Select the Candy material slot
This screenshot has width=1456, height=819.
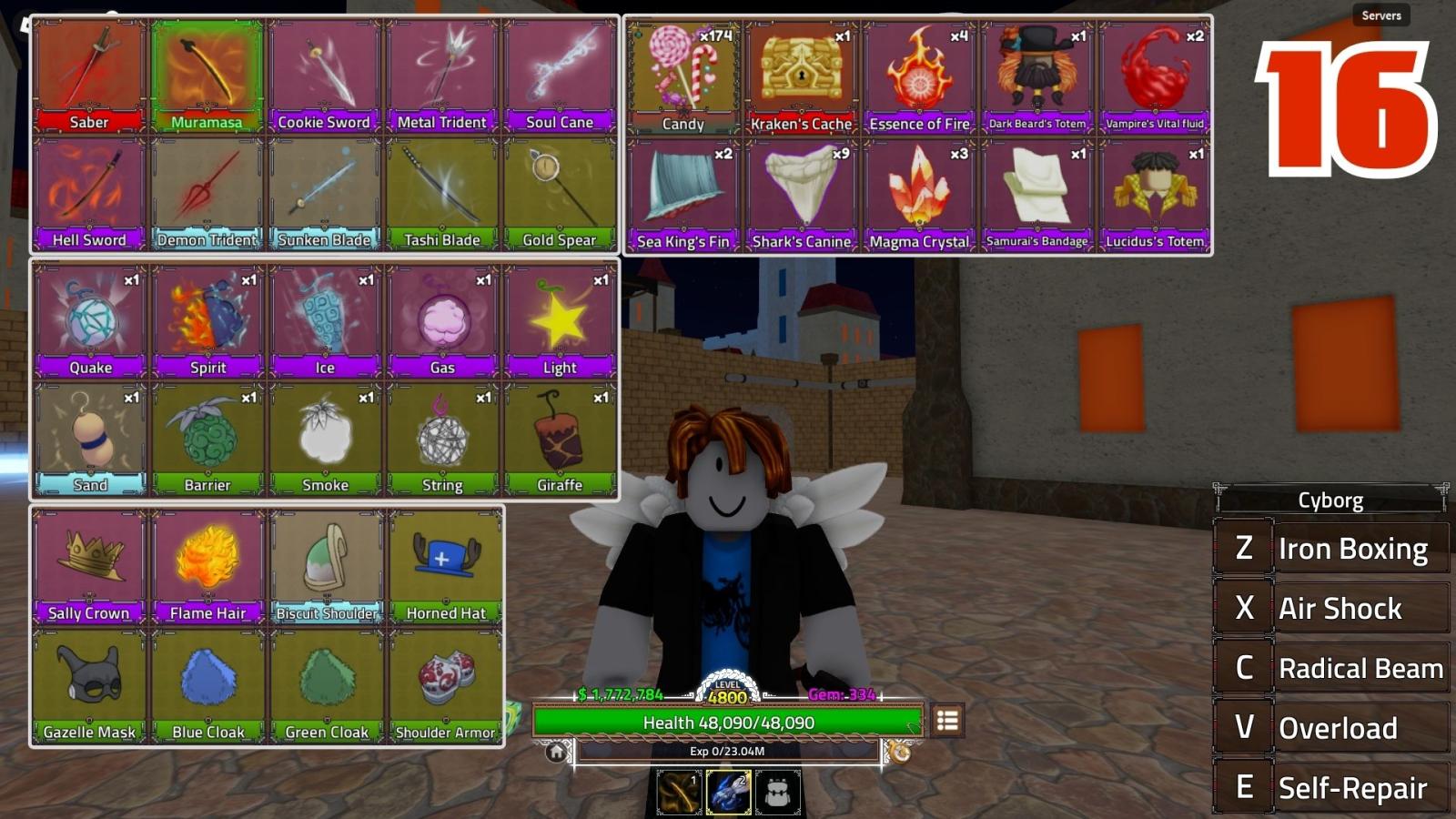pyautogui.click(x=683, y=77)
